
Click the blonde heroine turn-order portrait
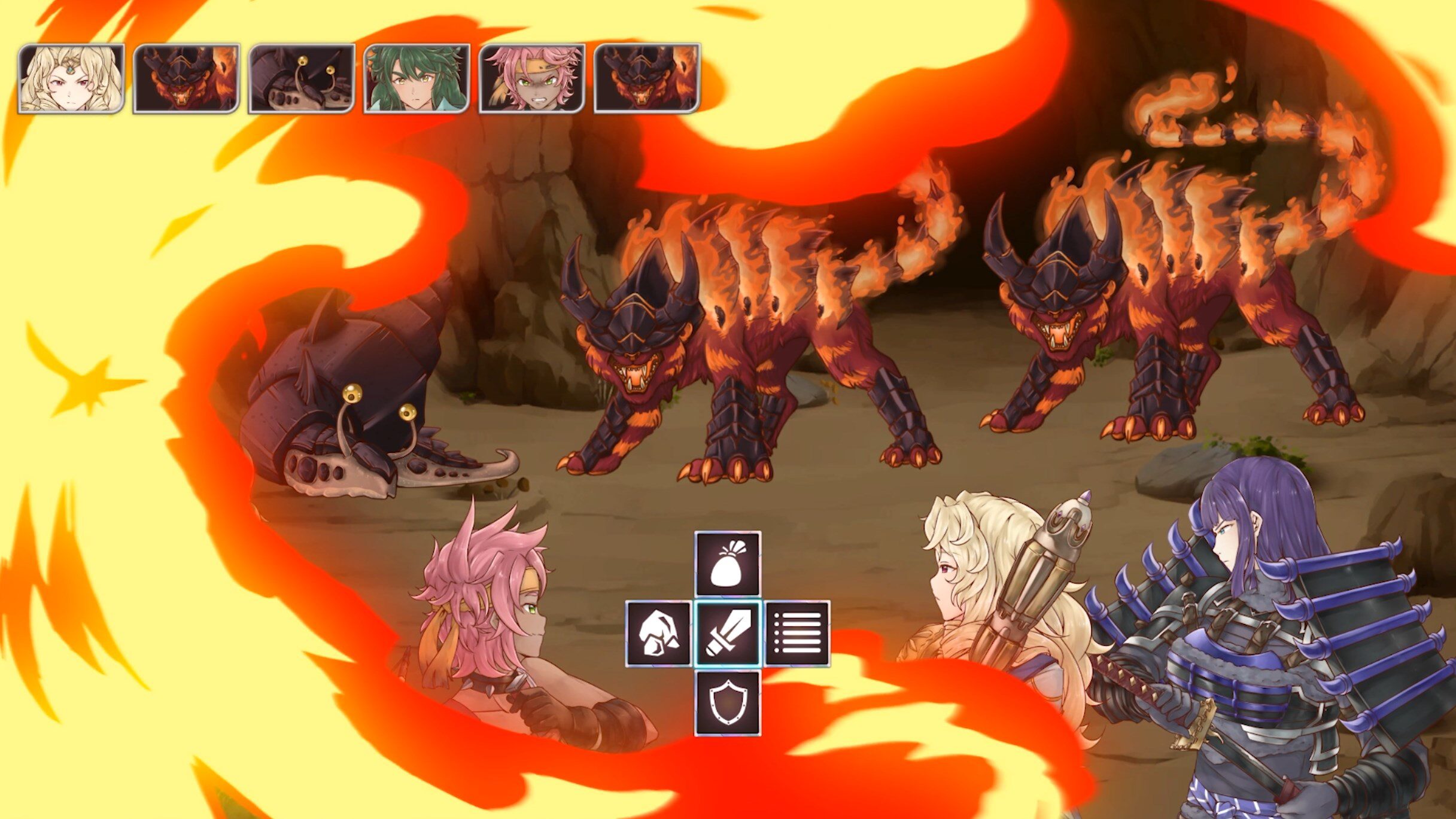71,78
